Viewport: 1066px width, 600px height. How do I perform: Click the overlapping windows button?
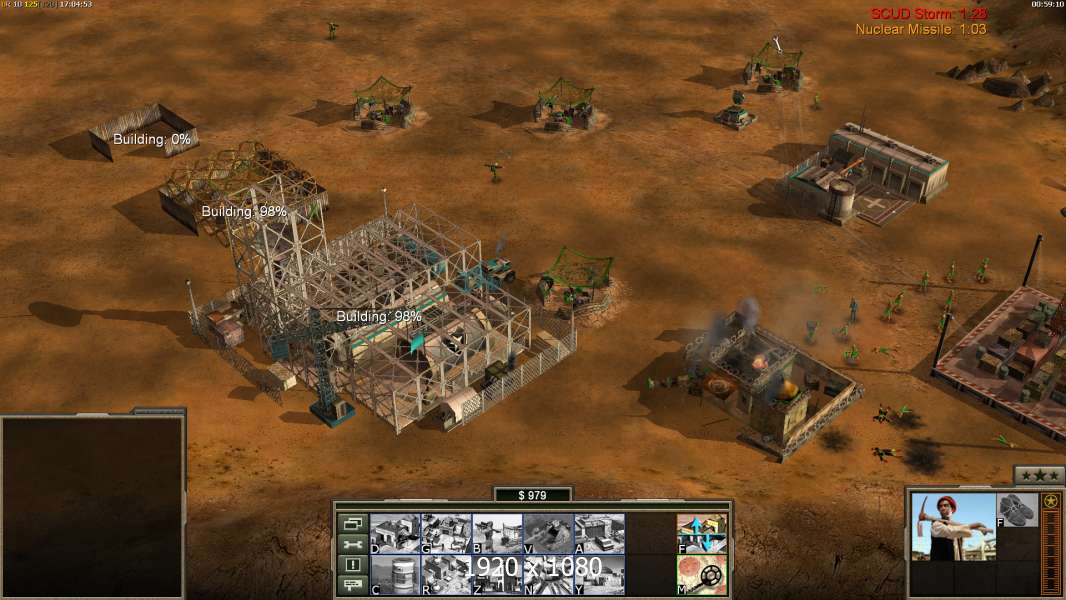click(x=352, y=523)
